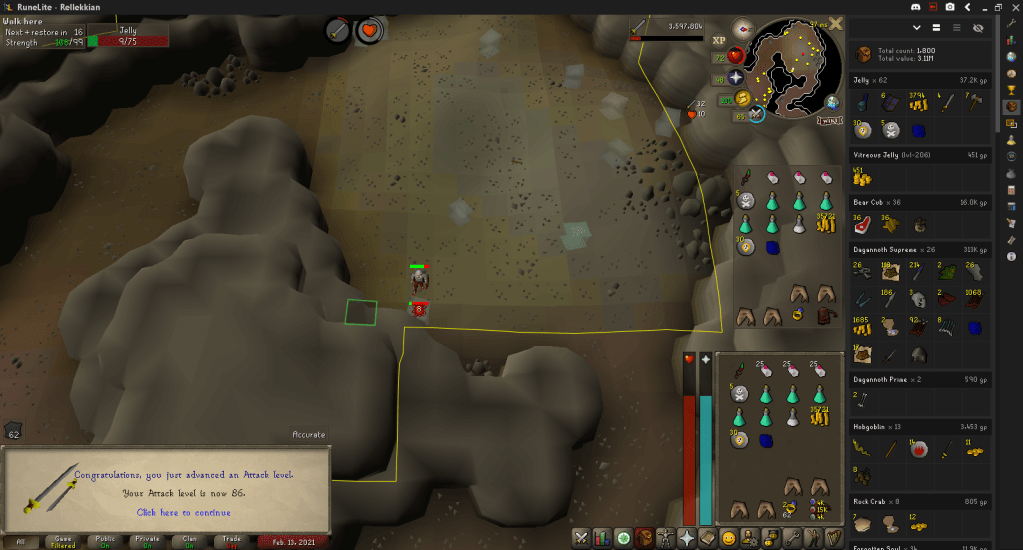Toggle the run energy orb

tap(742, 98)
